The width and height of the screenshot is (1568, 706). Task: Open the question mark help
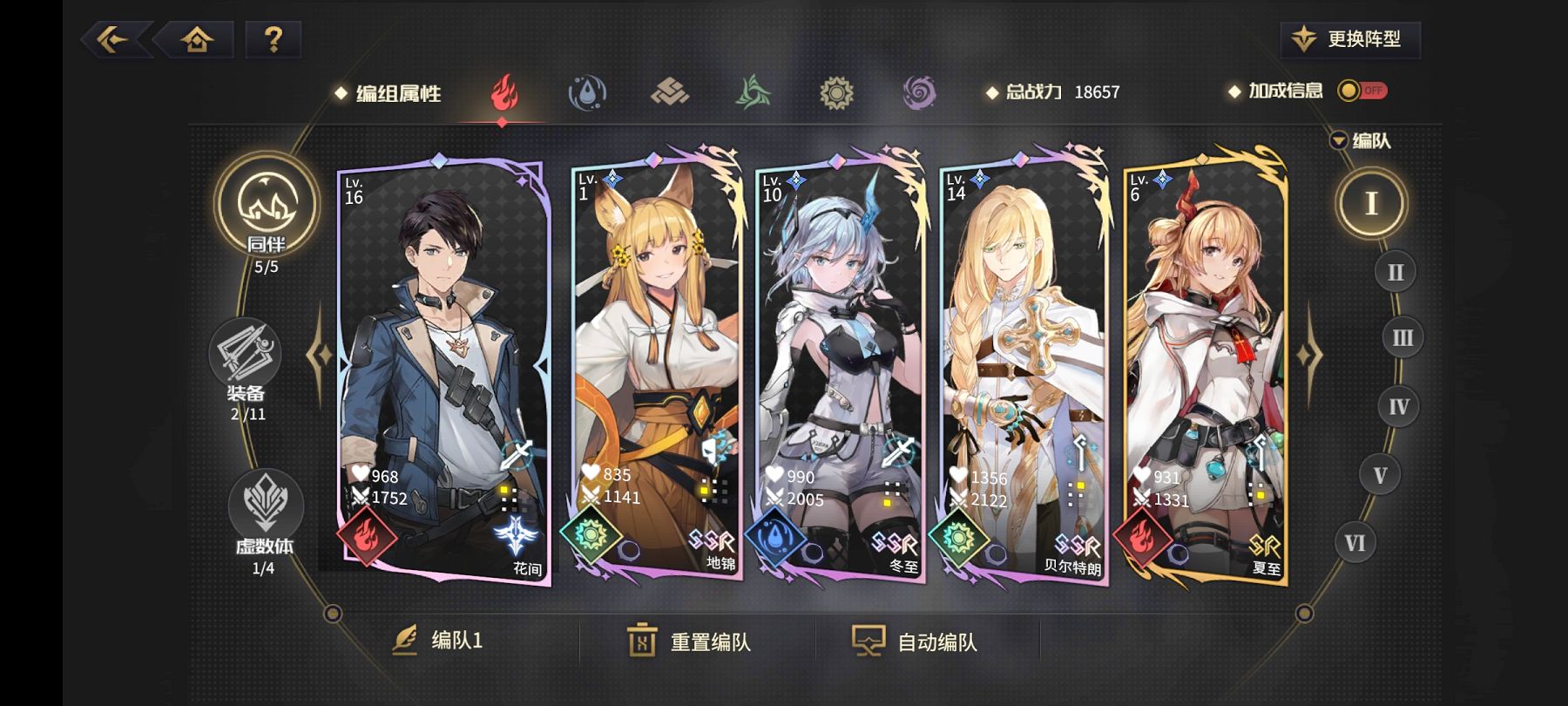pyautogui.click(x=274, y=39)
